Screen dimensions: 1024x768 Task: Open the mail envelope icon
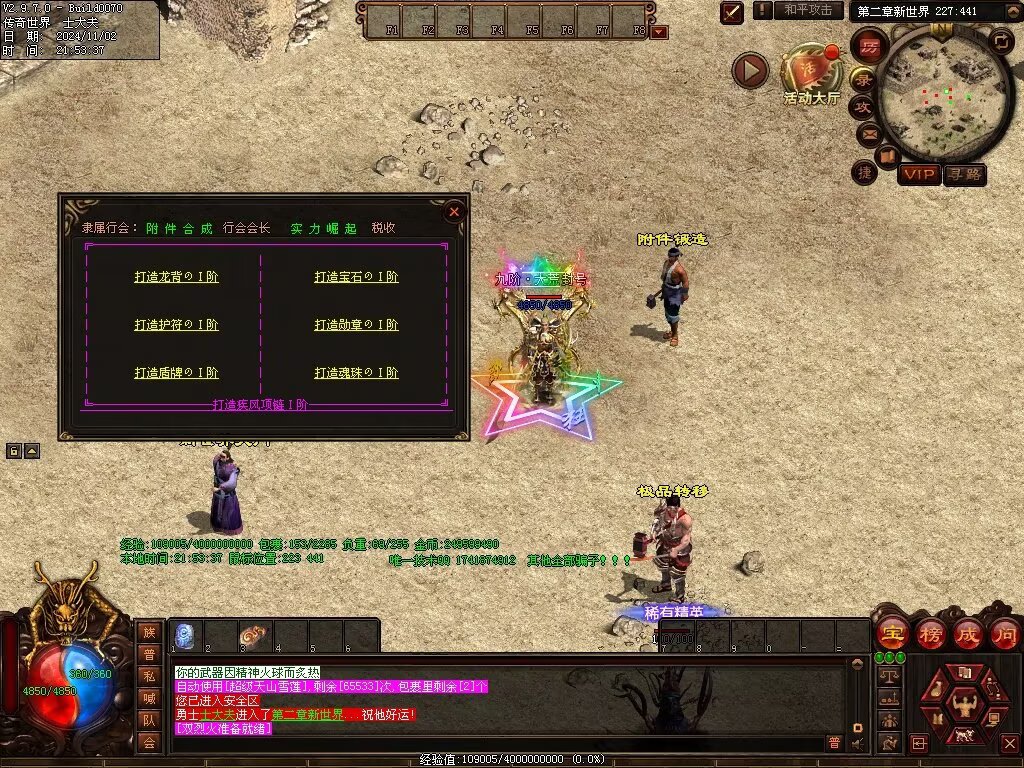(x=868, y=132)
